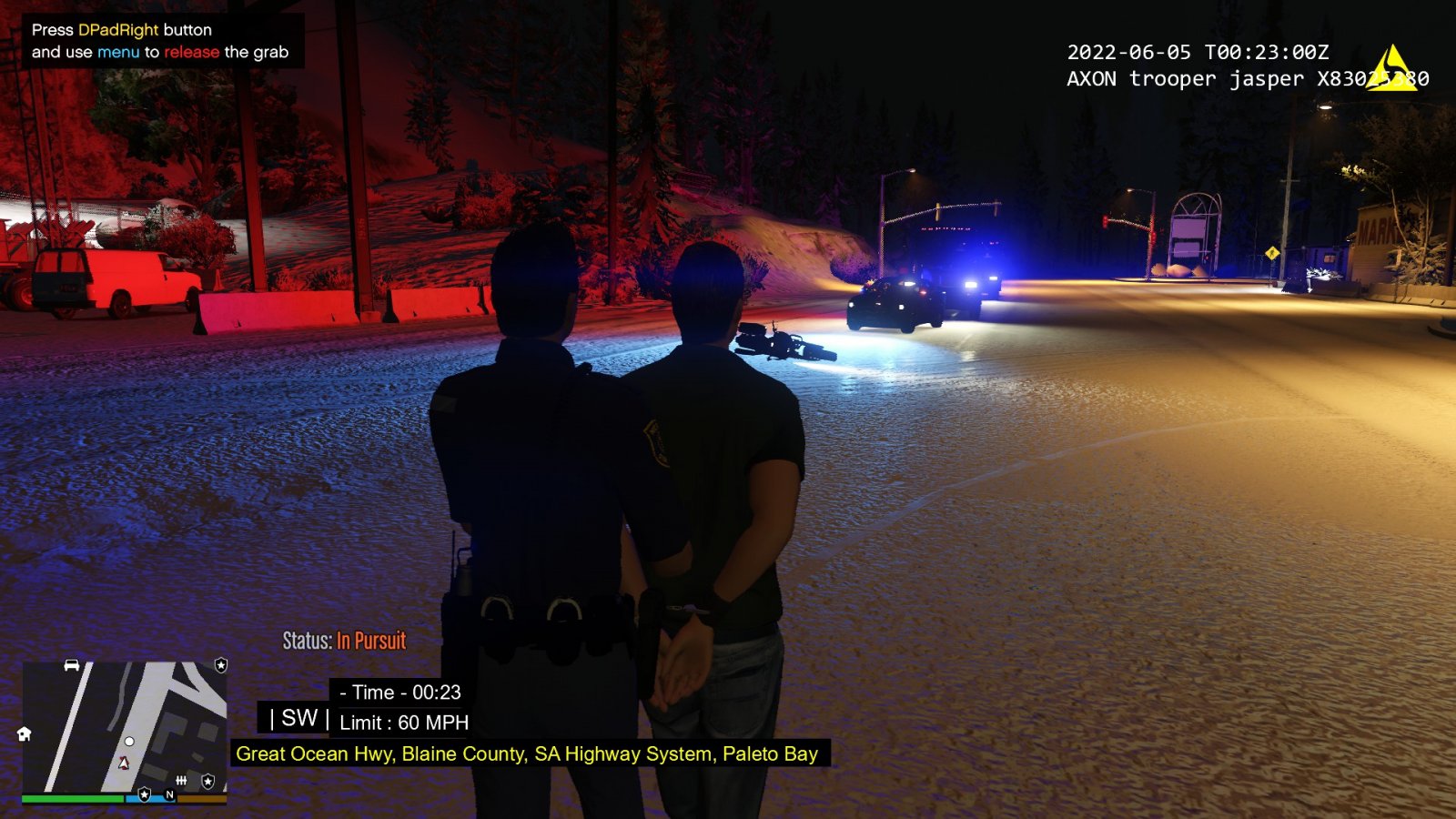Select the fence-shaped blip on the minimap
The image size is (1456, 819).
181,780
